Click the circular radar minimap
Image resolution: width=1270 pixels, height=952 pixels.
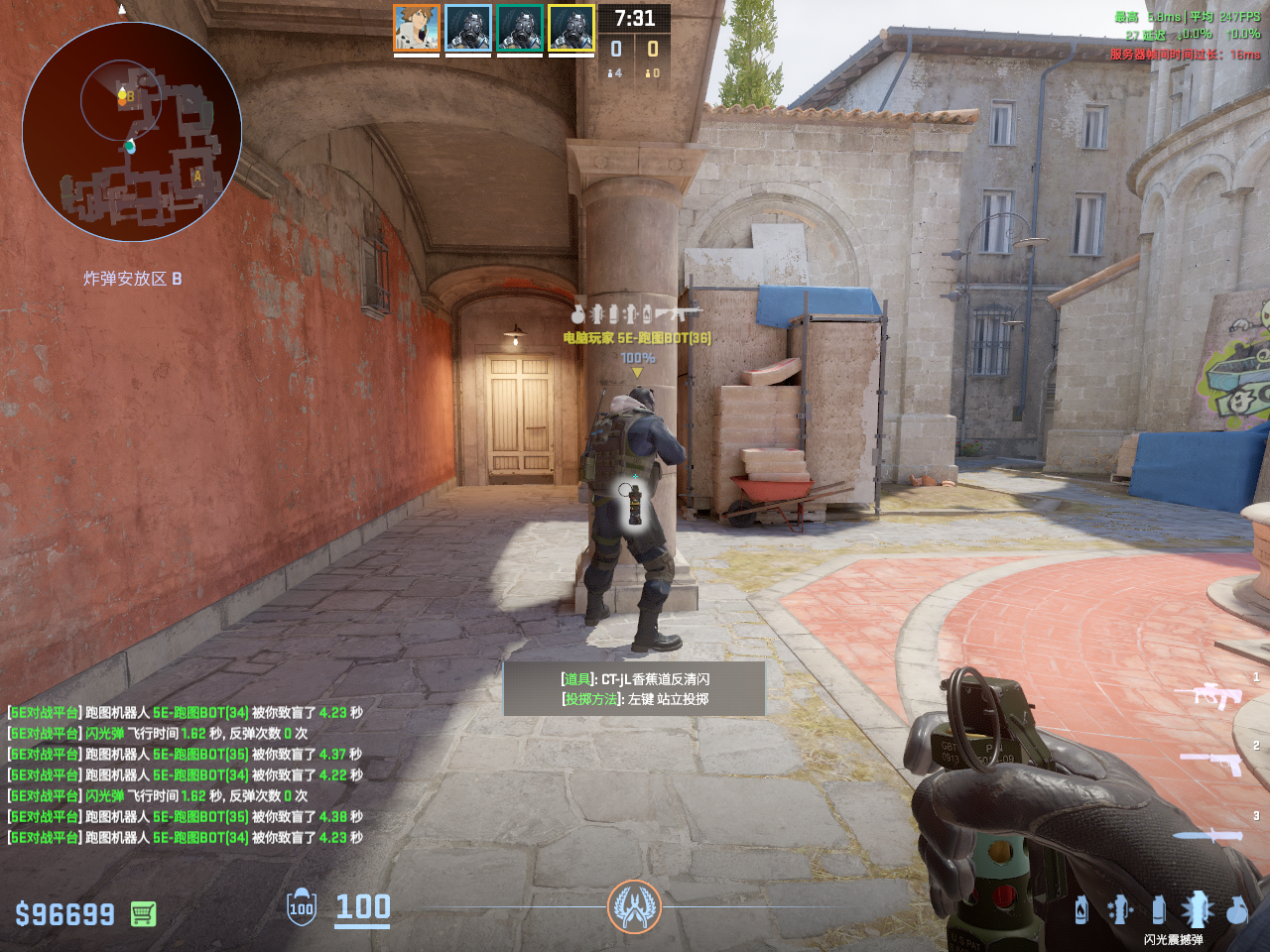132,132
